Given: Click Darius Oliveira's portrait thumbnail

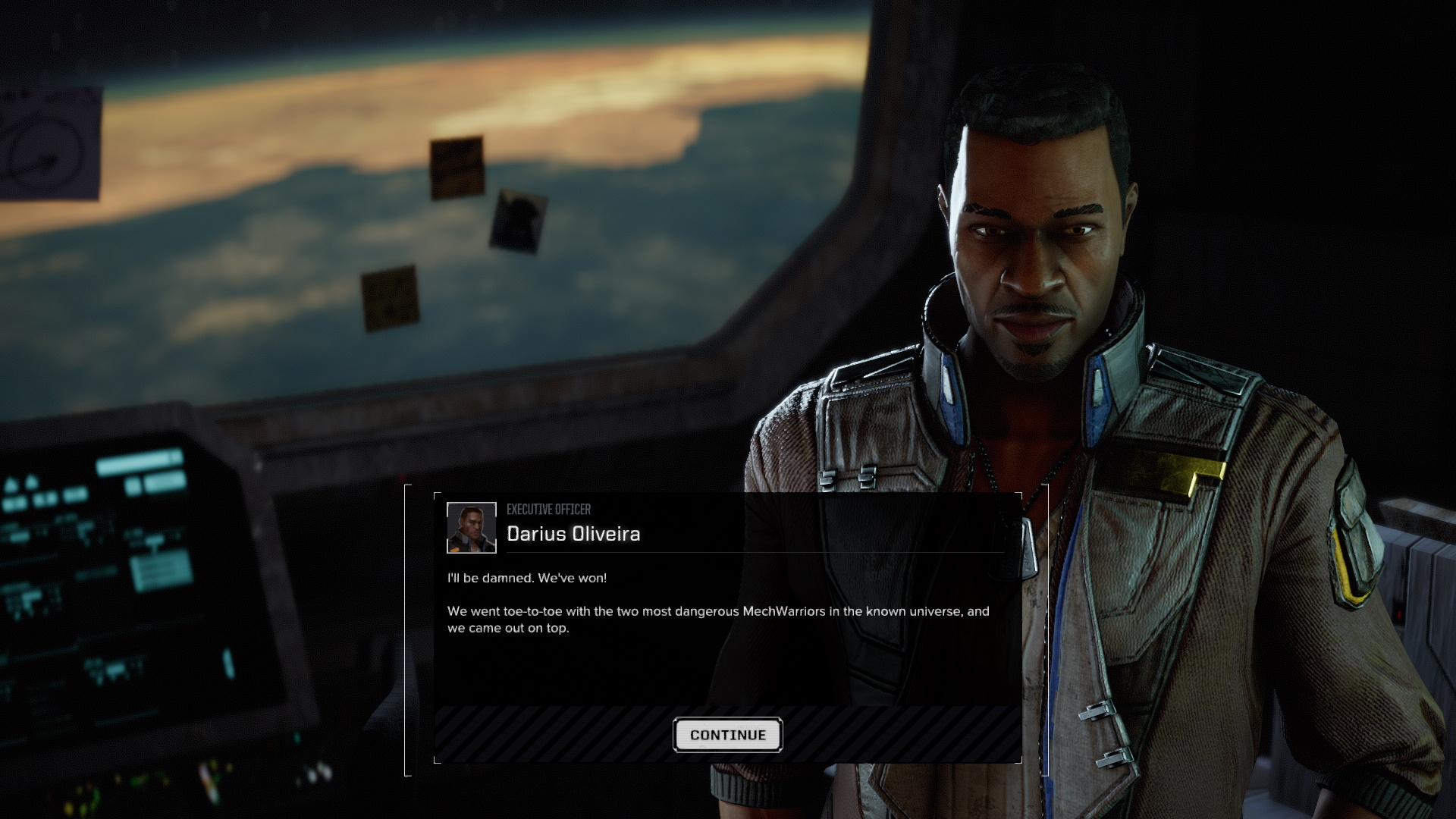Looking at the screenshot, I should click(x=471, y=528).
